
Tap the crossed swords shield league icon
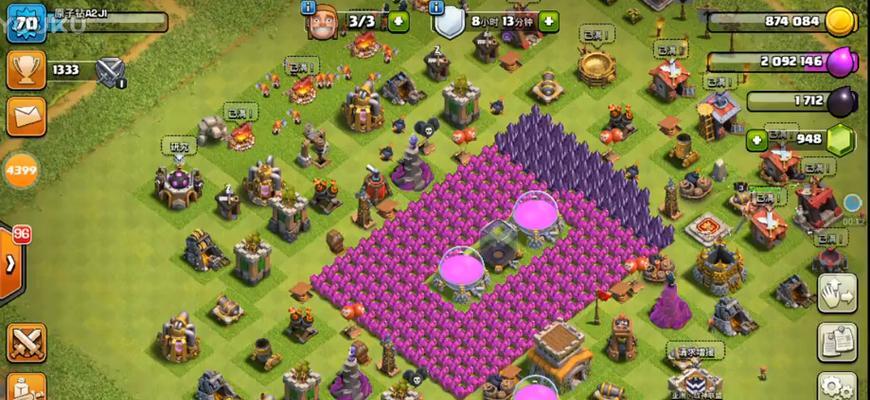(109, 69)
